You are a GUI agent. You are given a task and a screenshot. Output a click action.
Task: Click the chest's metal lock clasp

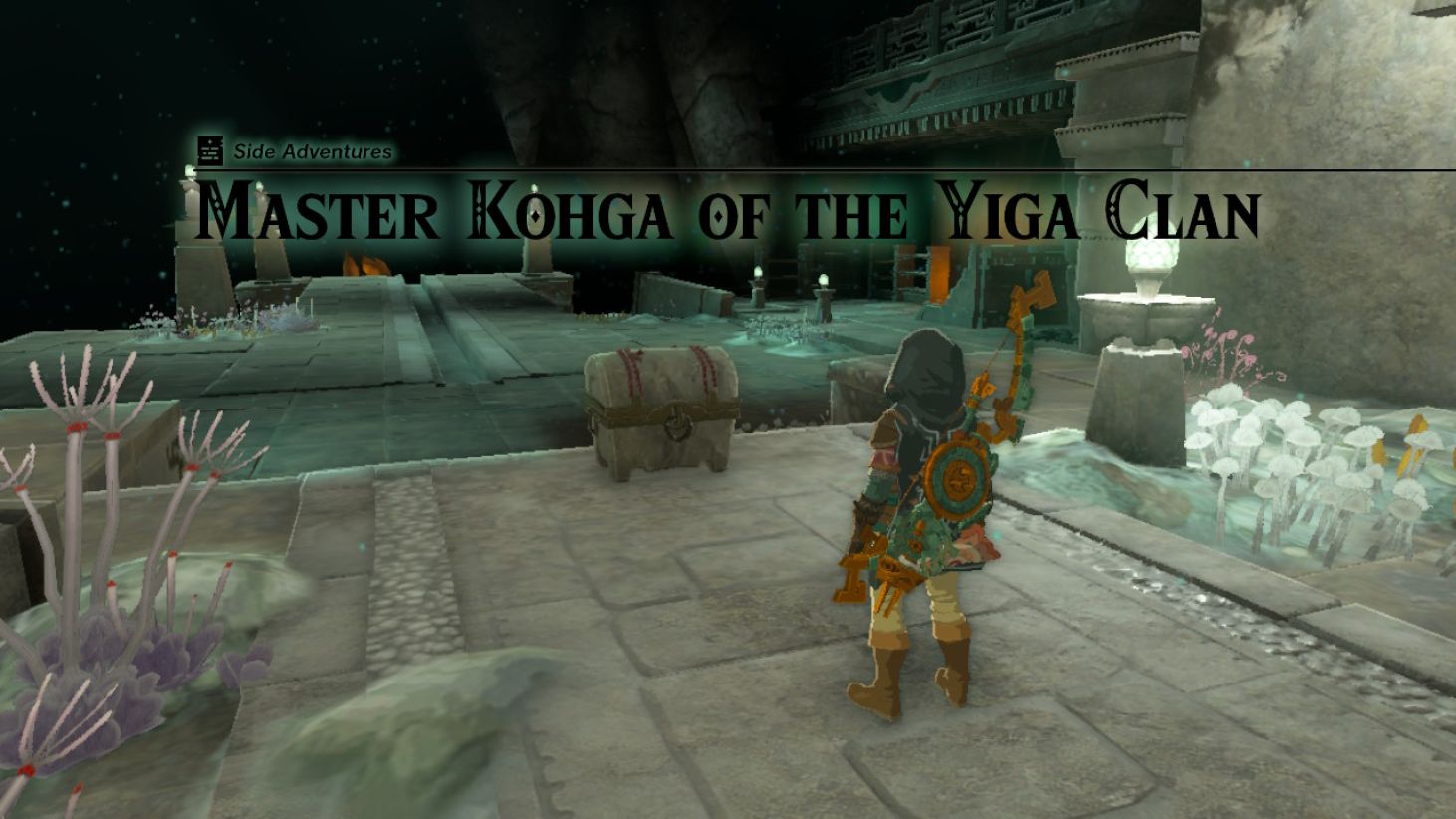(x=676, y=424)
